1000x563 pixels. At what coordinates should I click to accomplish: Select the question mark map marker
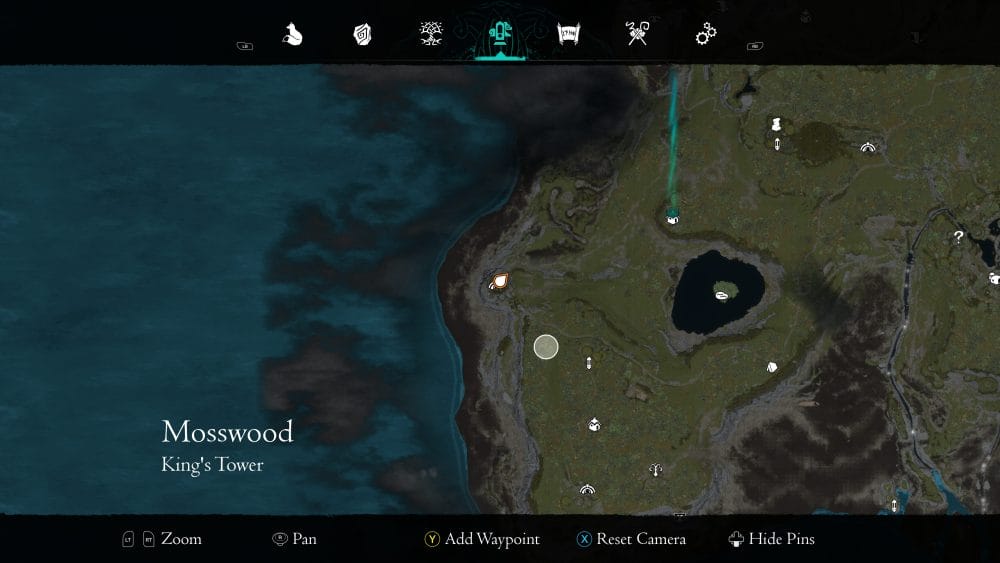coord(958,237)
